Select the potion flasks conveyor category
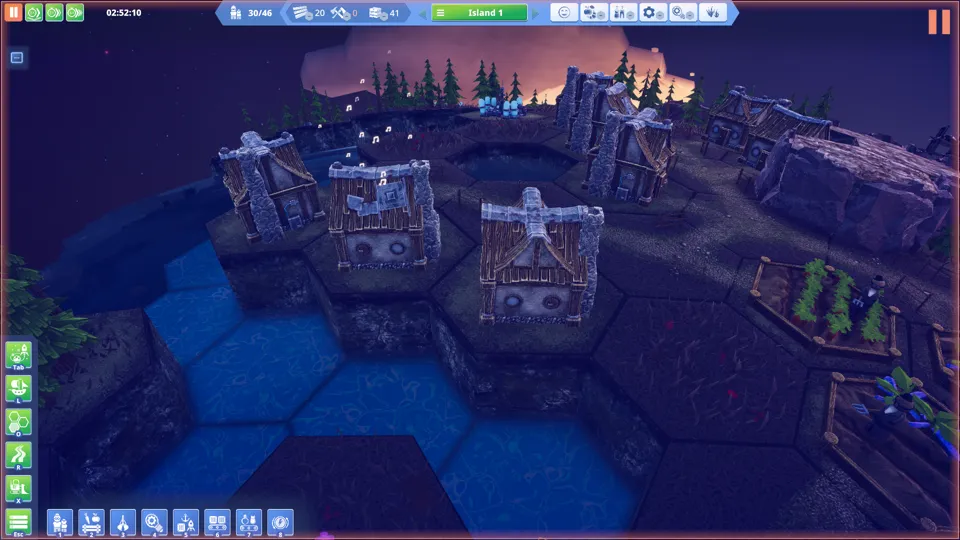The width and height of the screenshot is (960, 540). click(248, 521)
